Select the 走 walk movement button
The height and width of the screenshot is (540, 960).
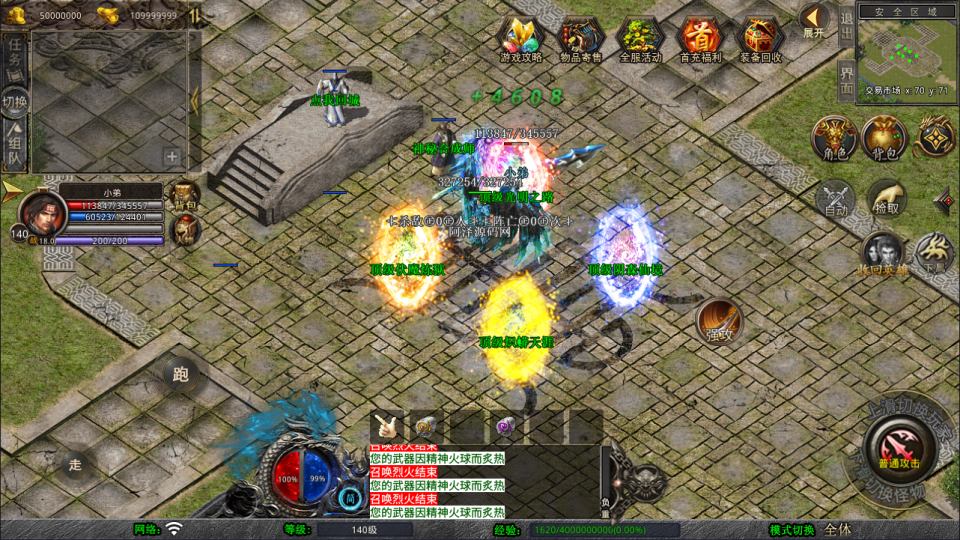tap(73, 464)
